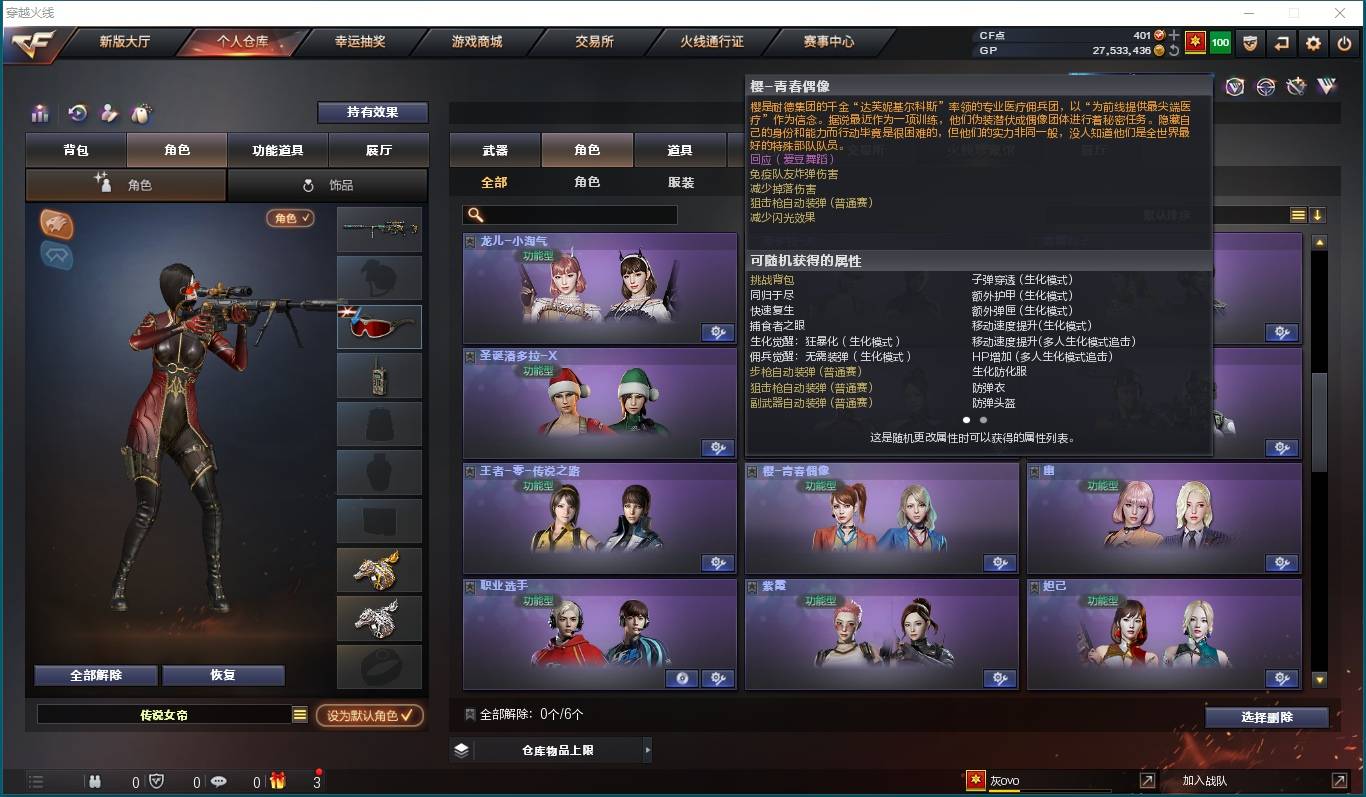This screenshot has height=797, width=1366.
Task: Click the channel return arrow icon
Action: [x=1281, y=43]
